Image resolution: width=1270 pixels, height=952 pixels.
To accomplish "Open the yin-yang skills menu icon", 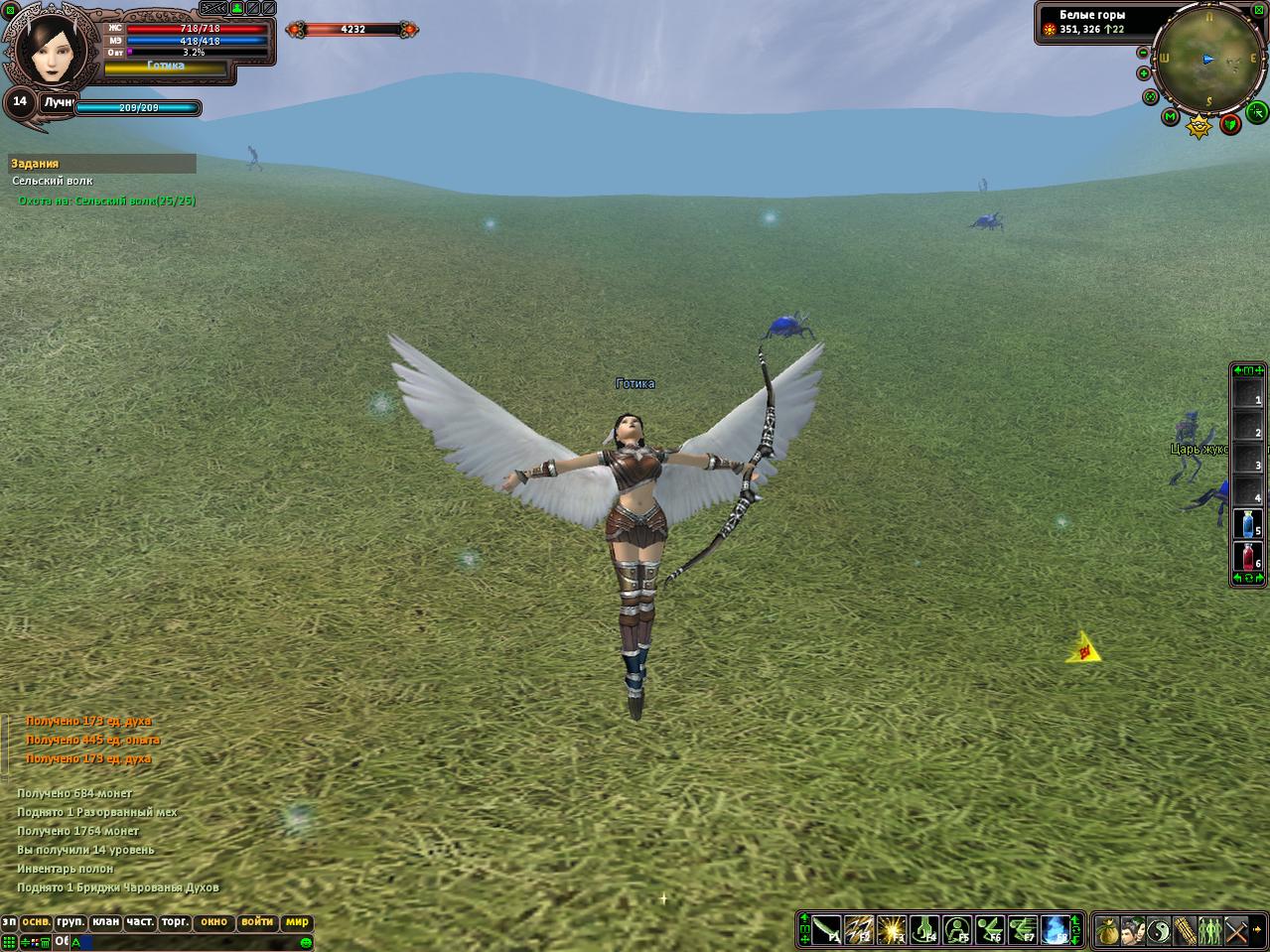I will coord(1159,932).
